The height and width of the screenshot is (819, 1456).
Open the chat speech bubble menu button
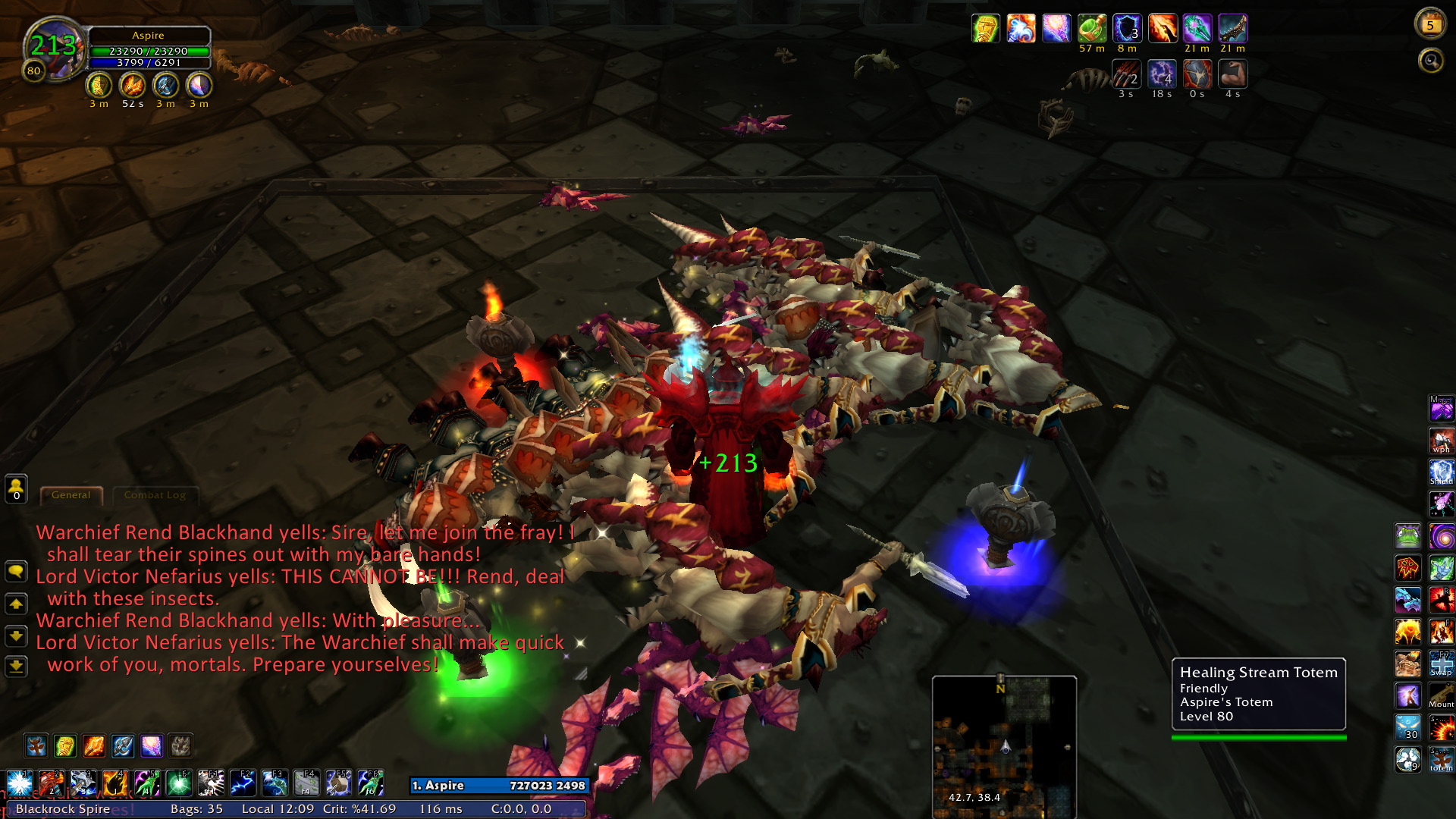16,571
